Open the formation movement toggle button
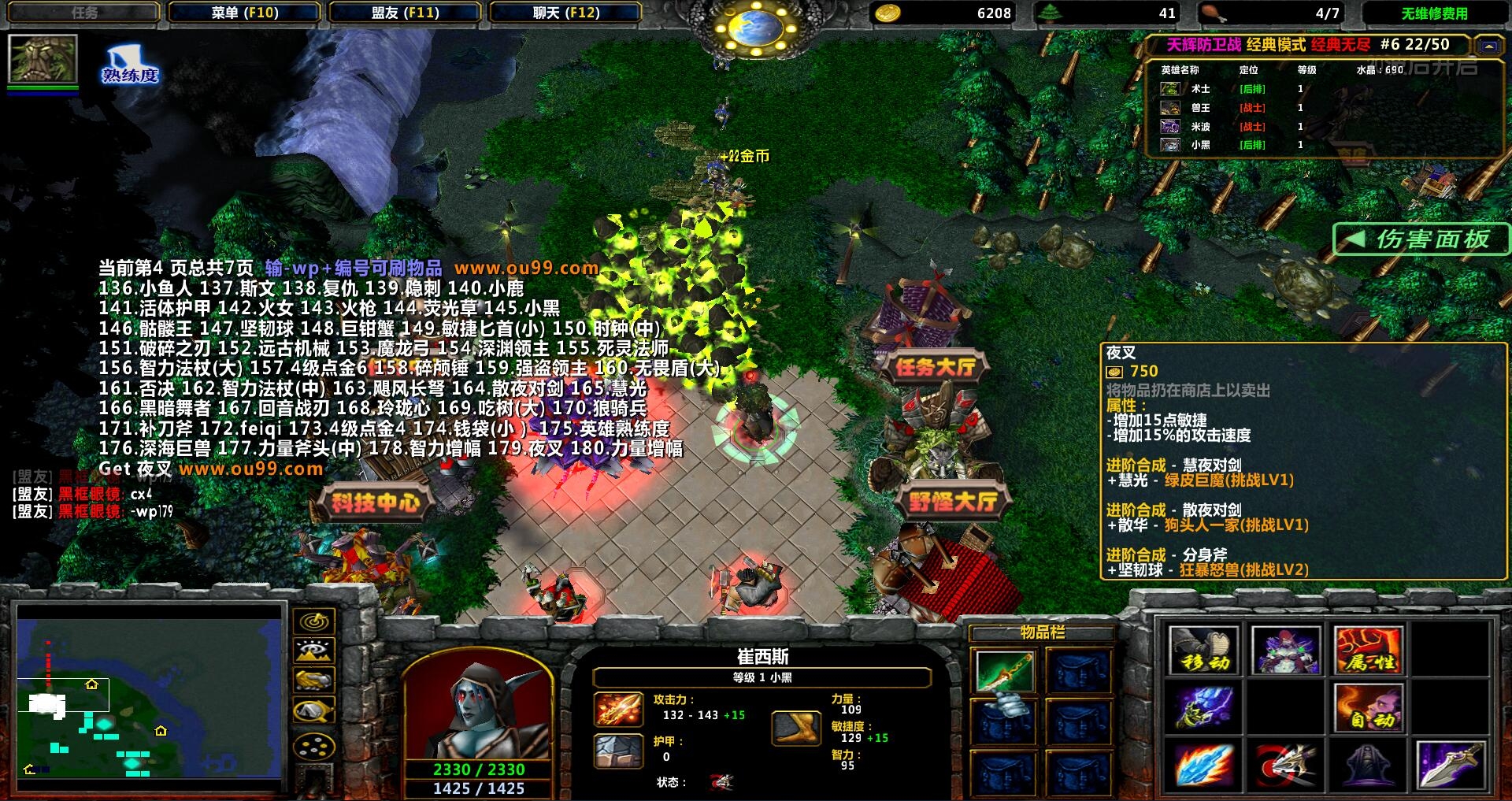 click(313, 745)
